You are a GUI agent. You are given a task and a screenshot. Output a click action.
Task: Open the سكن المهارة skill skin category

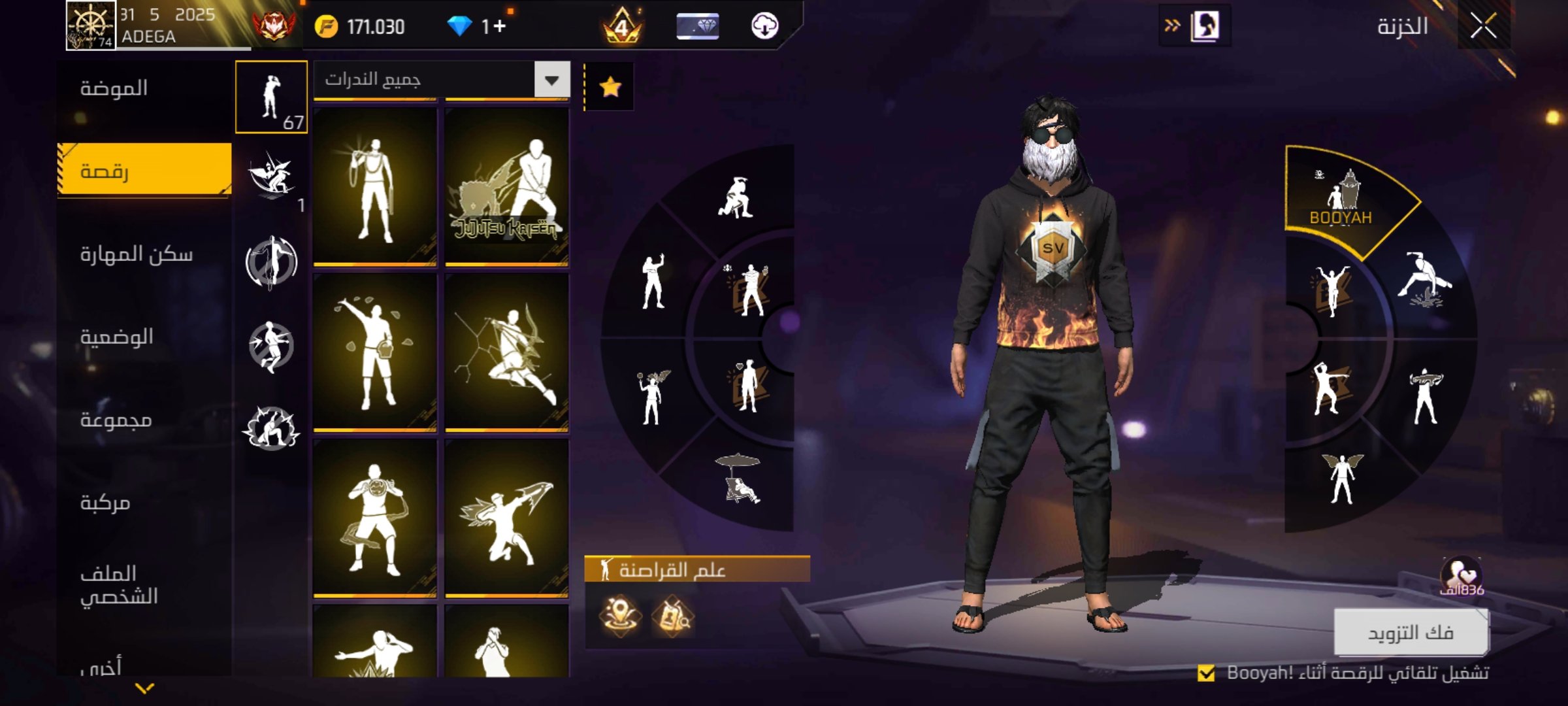click(136, 254)
